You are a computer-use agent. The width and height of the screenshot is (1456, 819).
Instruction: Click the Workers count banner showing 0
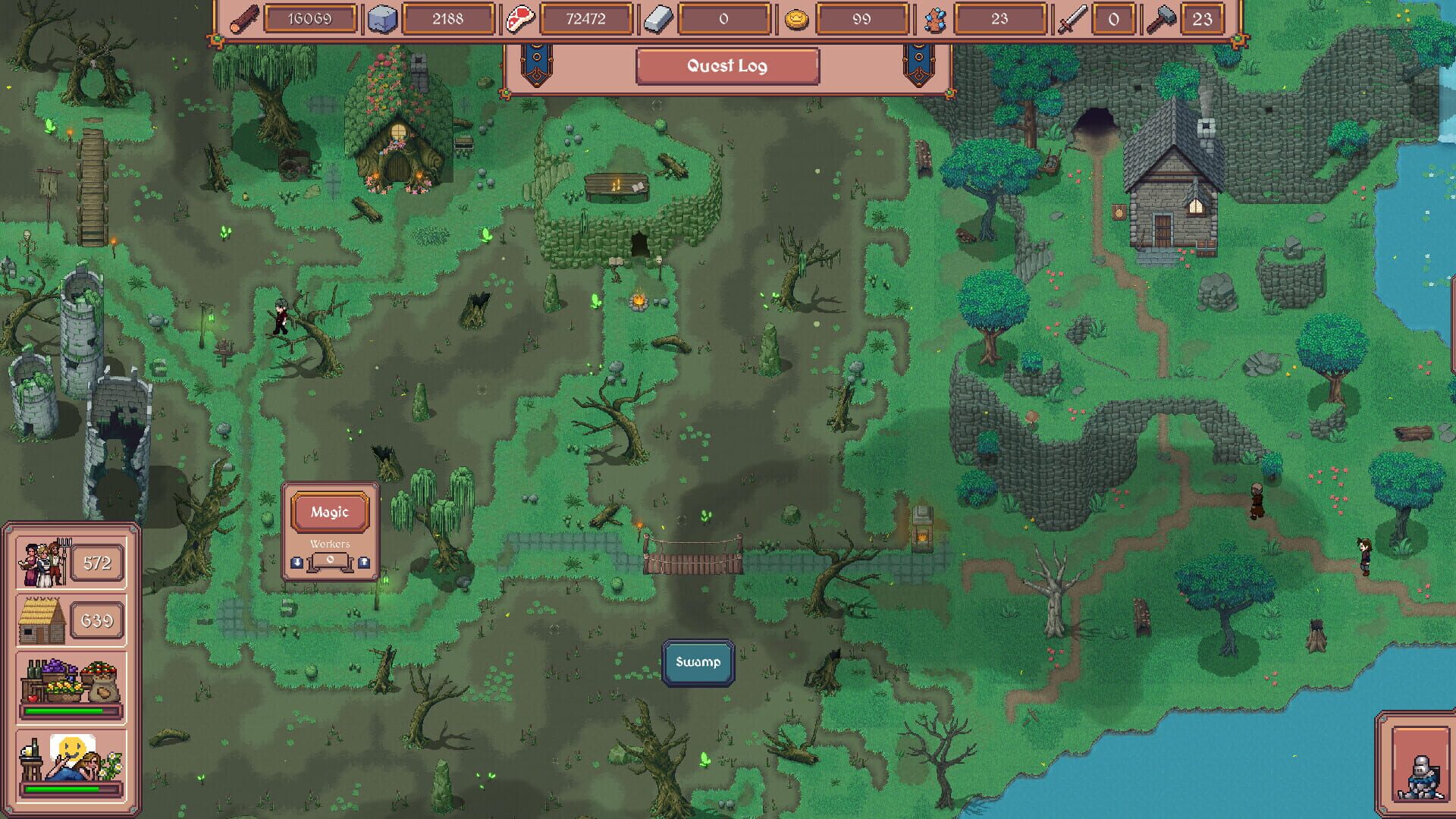point(330,561)
